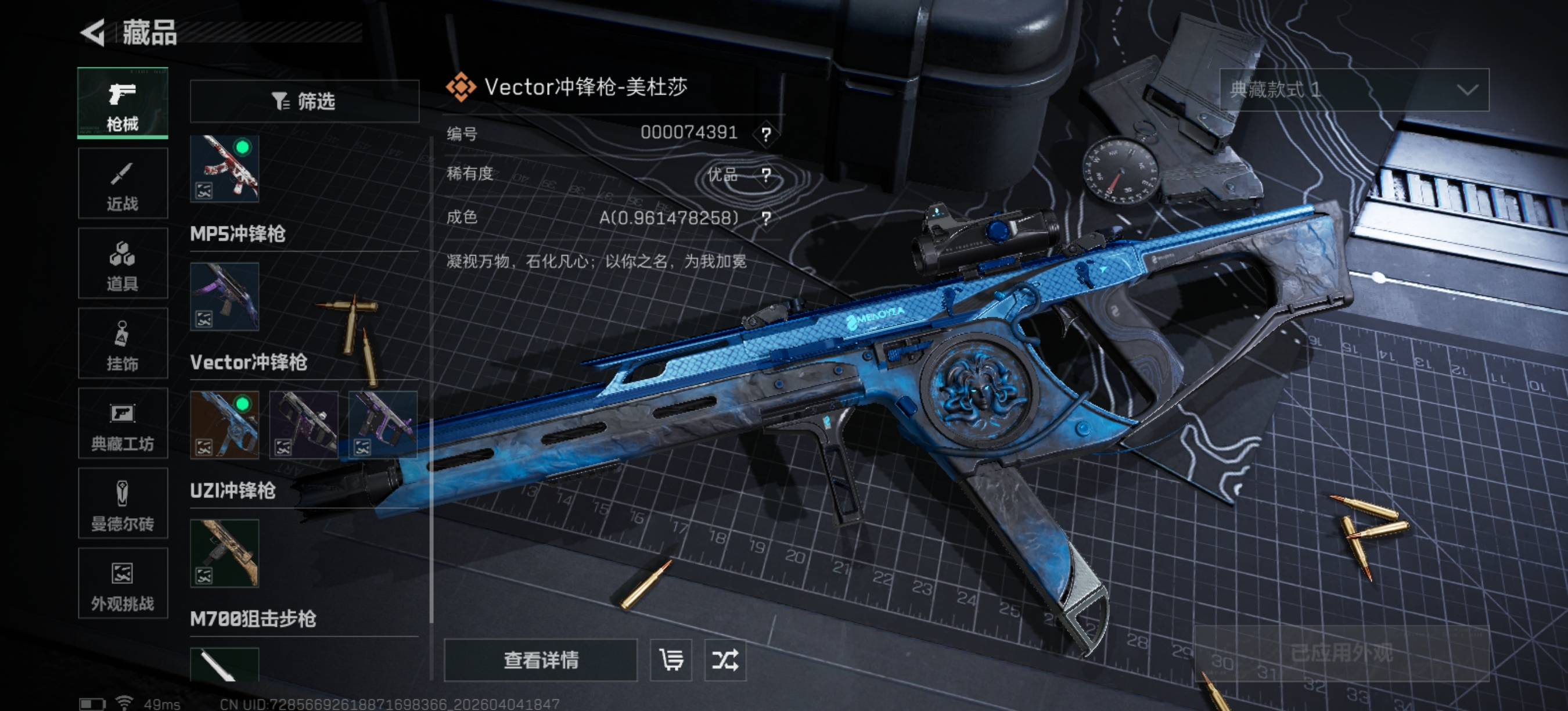1568x711 pixels.
Task: Open the 典藏工坊 workshop tab
Action: [x=123, y=423]
